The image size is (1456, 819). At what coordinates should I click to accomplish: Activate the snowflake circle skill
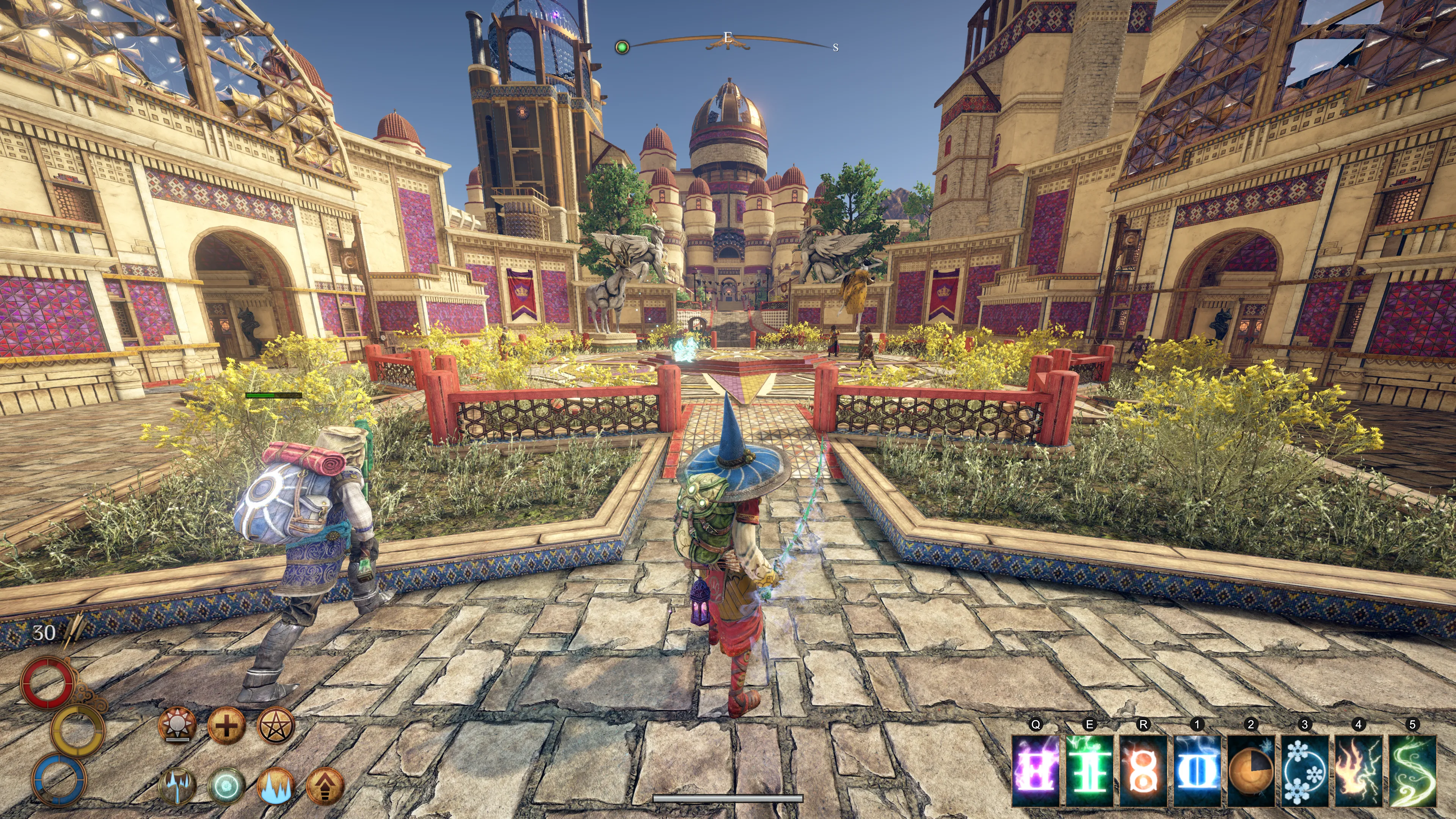[x=1304, y=770]
